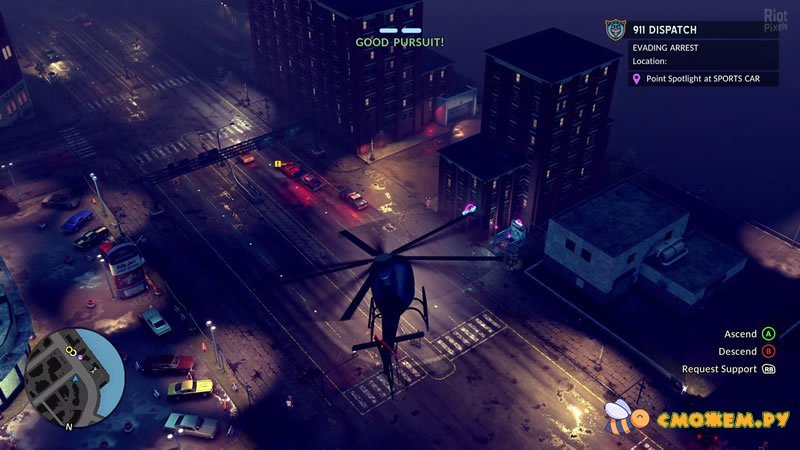Screen dimensions: 800x450
Task: Select the 911 Dispatch police badge icon
Action: pyautogui.click(x=614, y=29)
